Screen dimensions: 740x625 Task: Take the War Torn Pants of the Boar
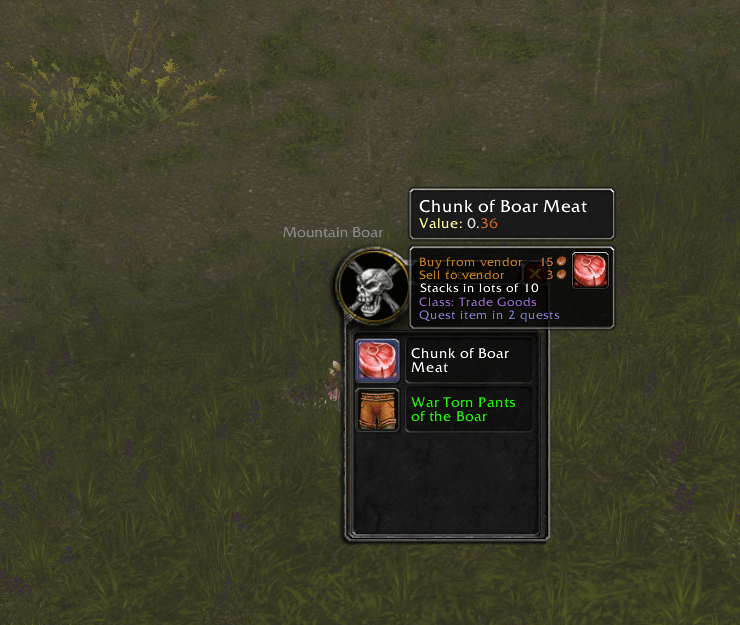click(x=378, y=410)
